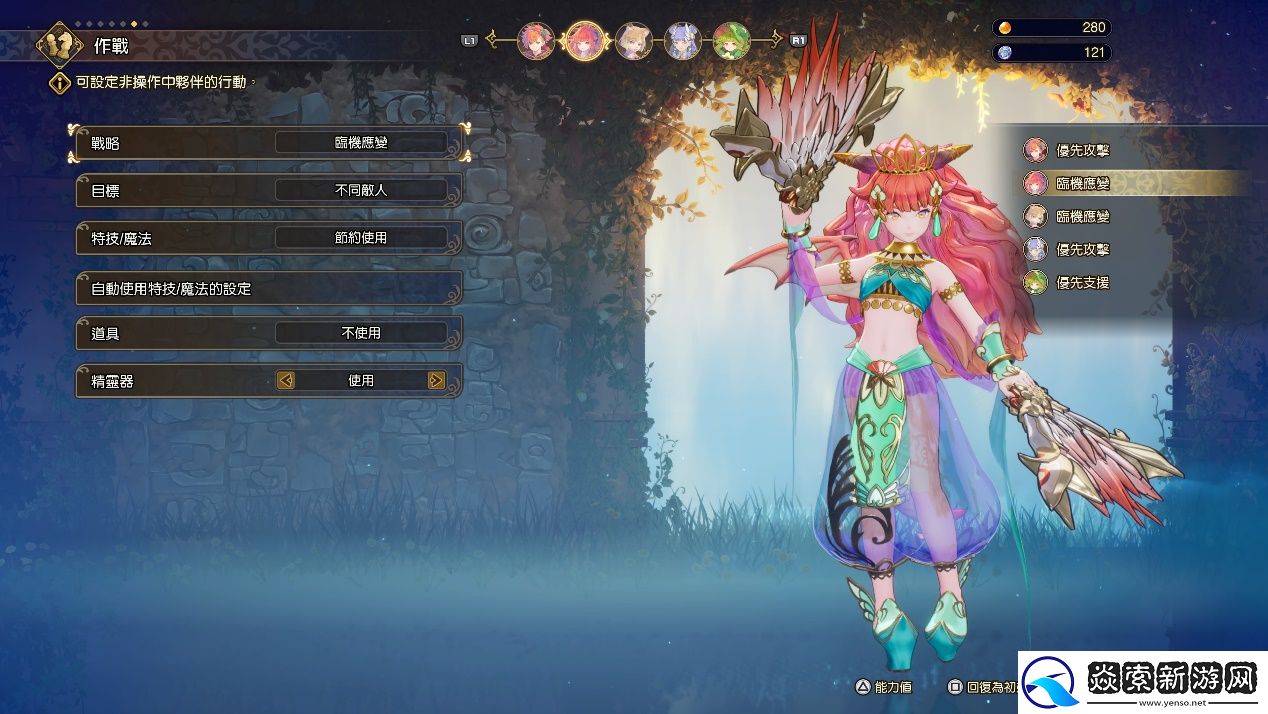Select the 優先支援 party member row
The height and width of the screenshot is (714, 1268).
click(x=1082, y=283)
